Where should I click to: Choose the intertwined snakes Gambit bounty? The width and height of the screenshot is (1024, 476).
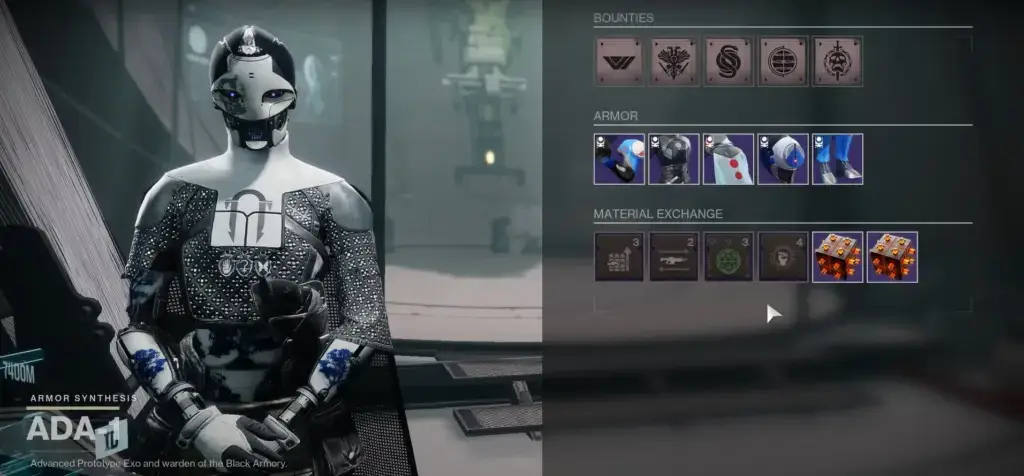(728, 61)
